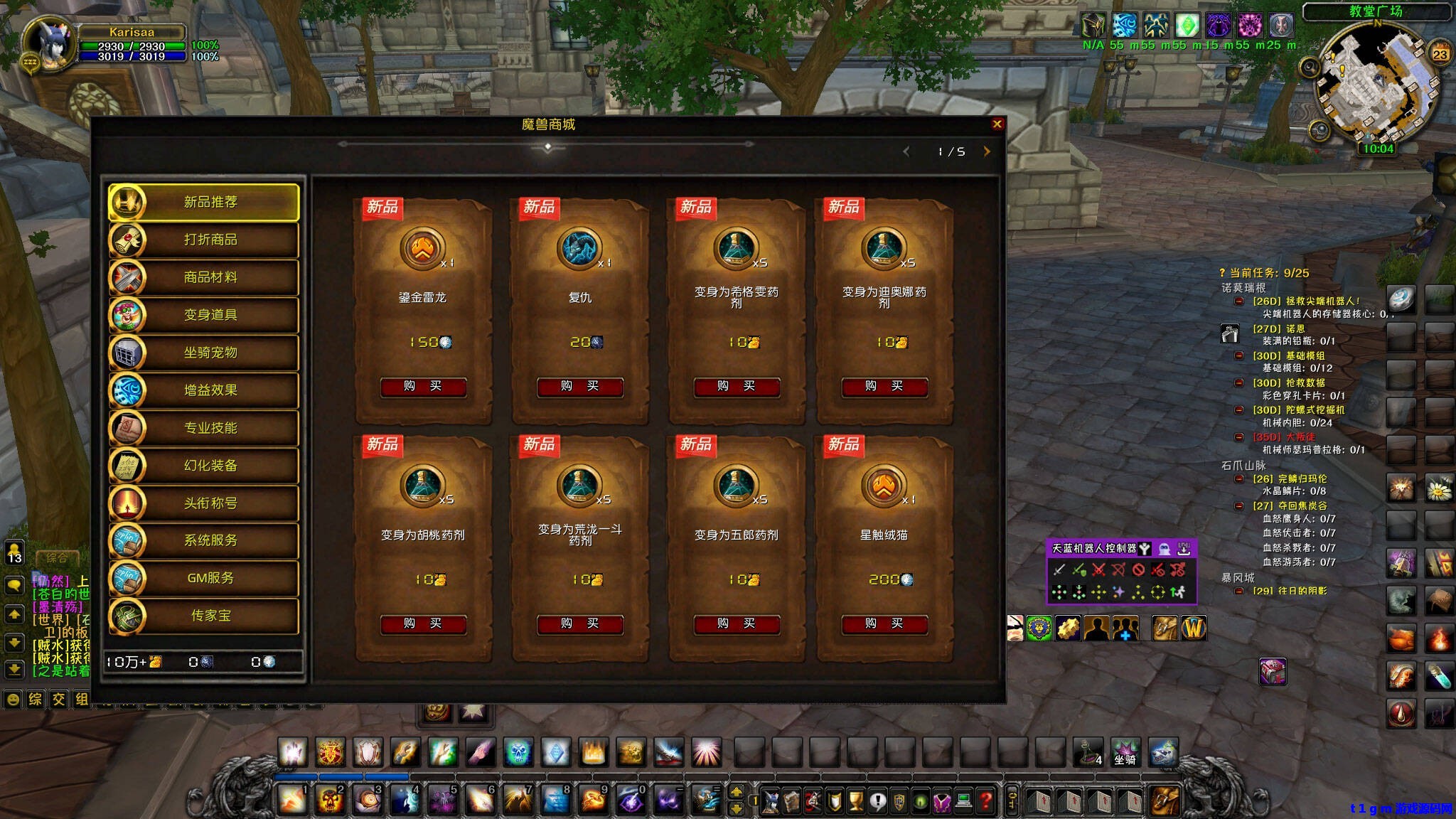
Task: Purchase the 星触绒猫 item
Action: (x=884, y=624)
